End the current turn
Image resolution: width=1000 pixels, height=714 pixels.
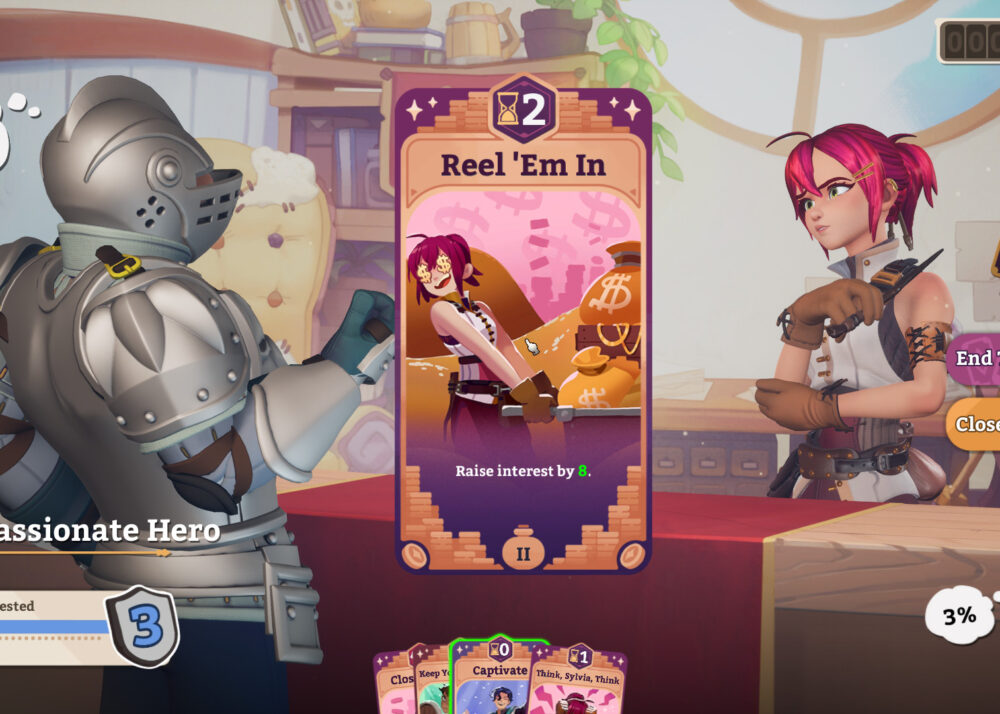click(x=975, y=358)
